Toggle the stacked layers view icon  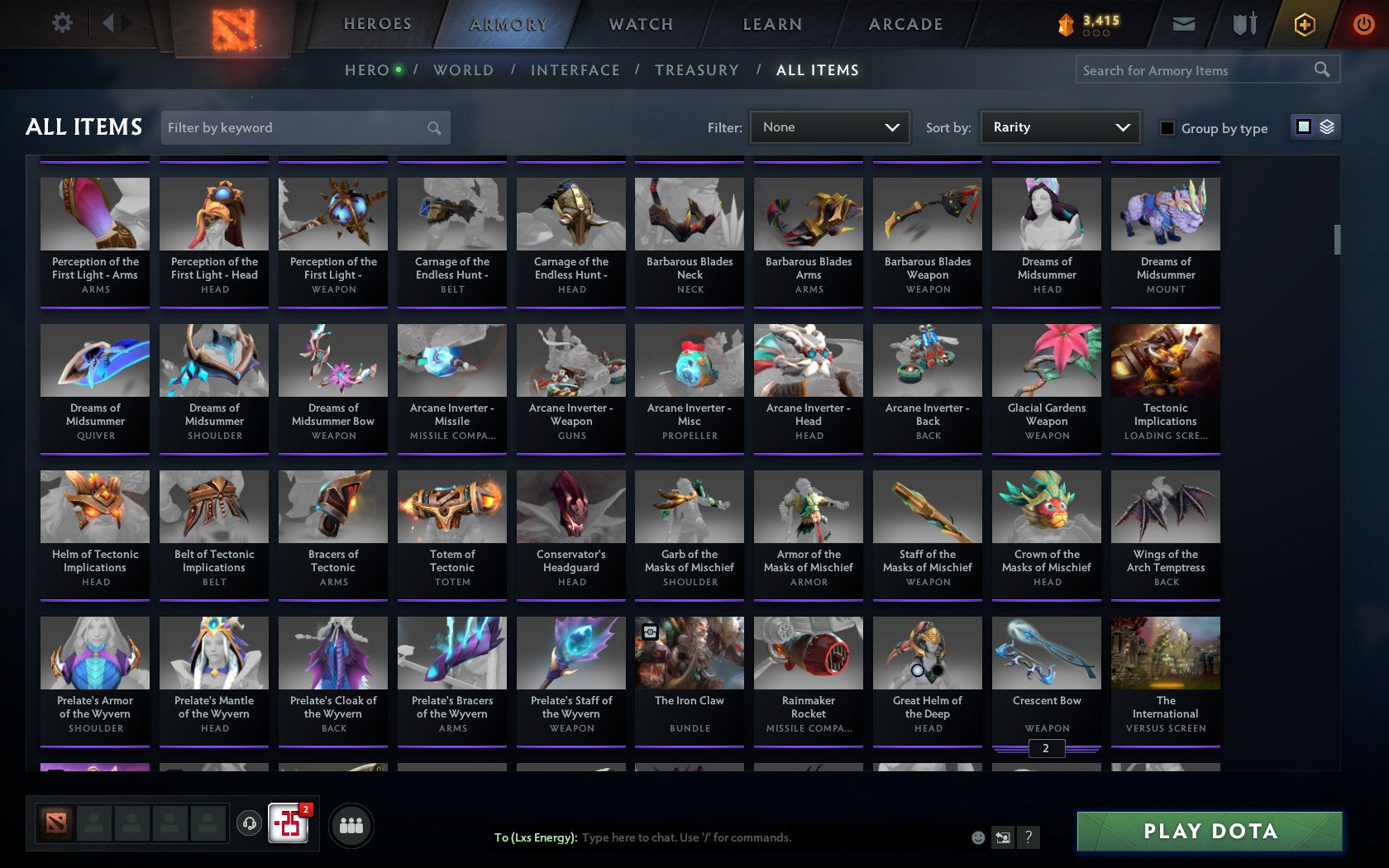[x=1326, y=127]
